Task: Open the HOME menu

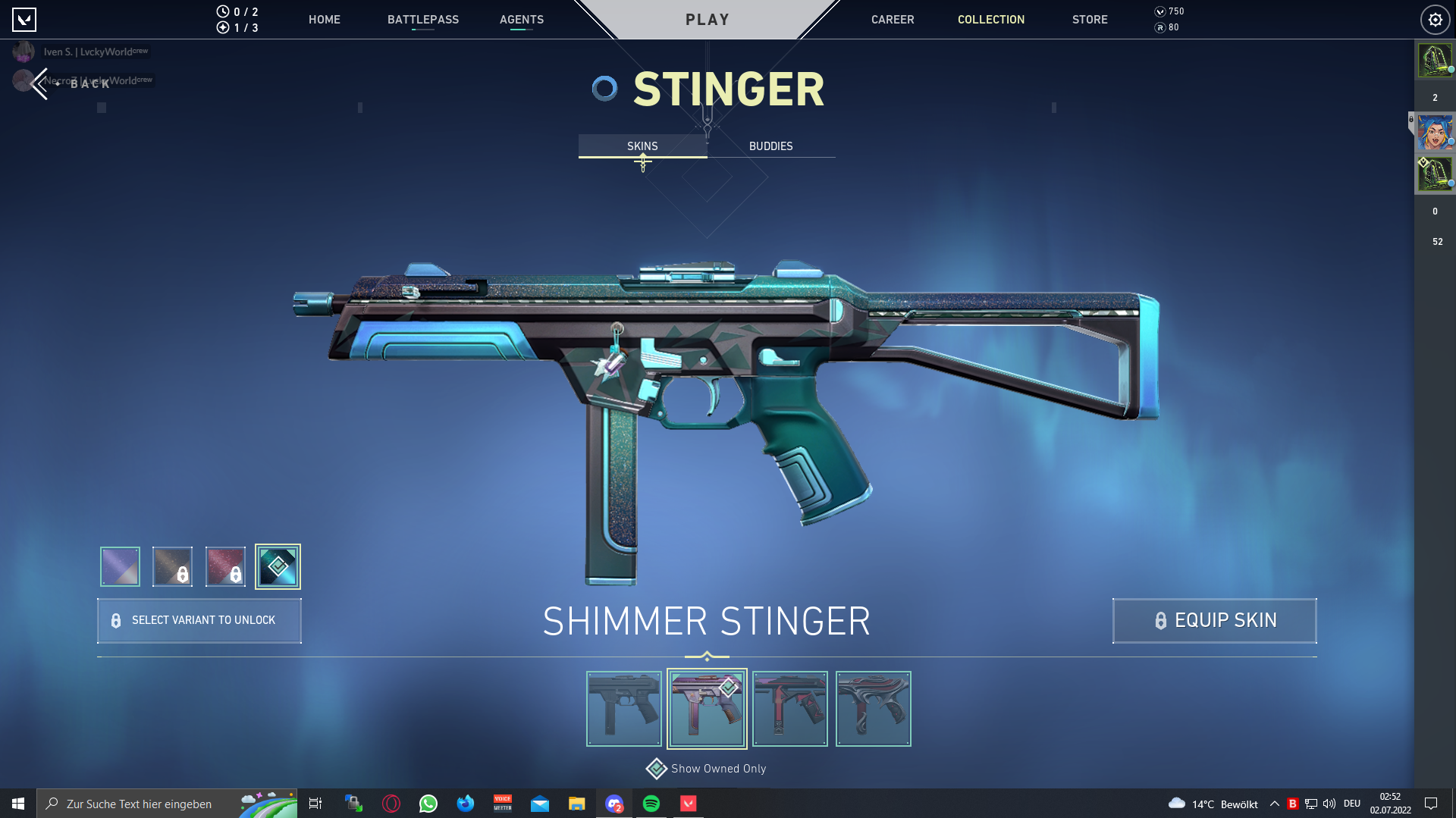Action: [x=324, y=20]
